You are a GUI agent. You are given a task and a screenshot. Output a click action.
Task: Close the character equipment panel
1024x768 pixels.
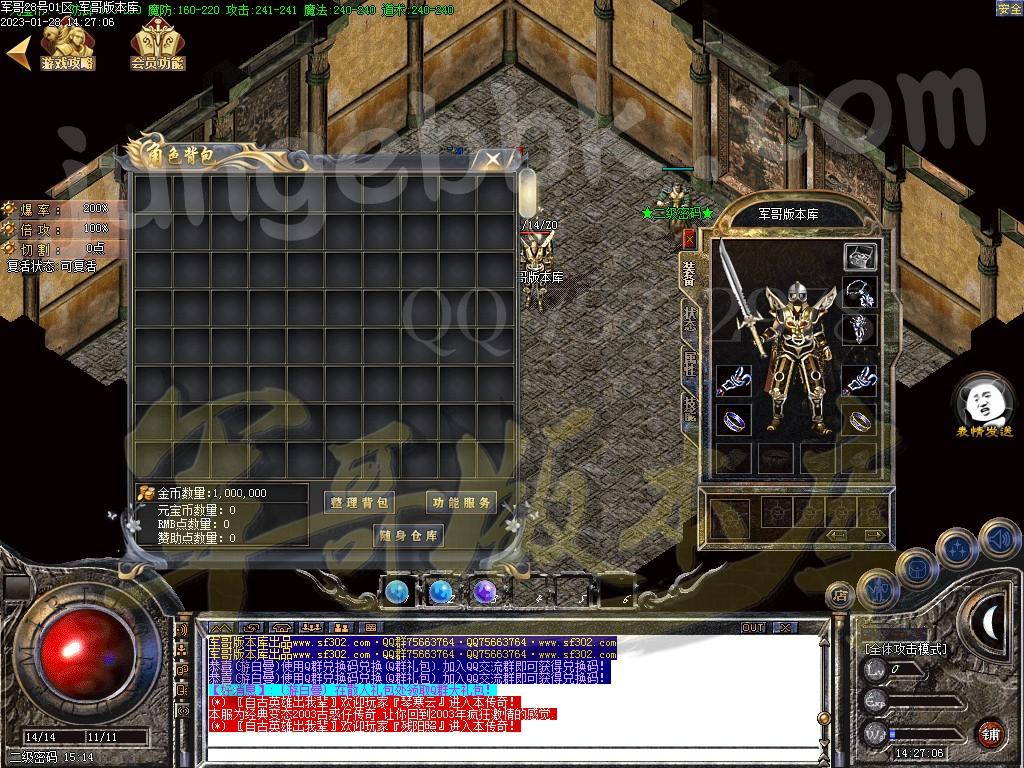[689, 239]
